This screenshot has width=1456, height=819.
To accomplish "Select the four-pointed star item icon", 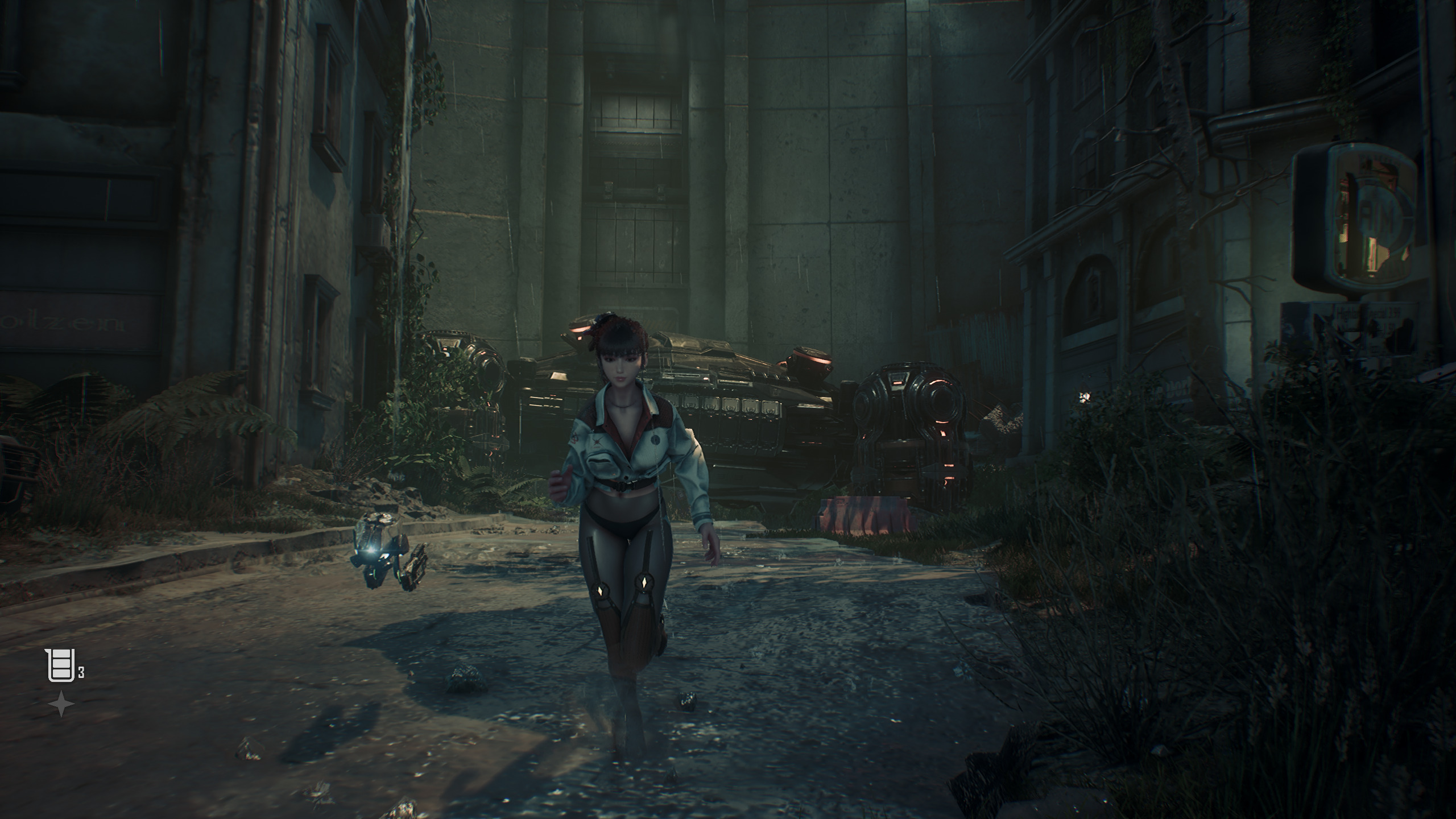I will 61,705.
